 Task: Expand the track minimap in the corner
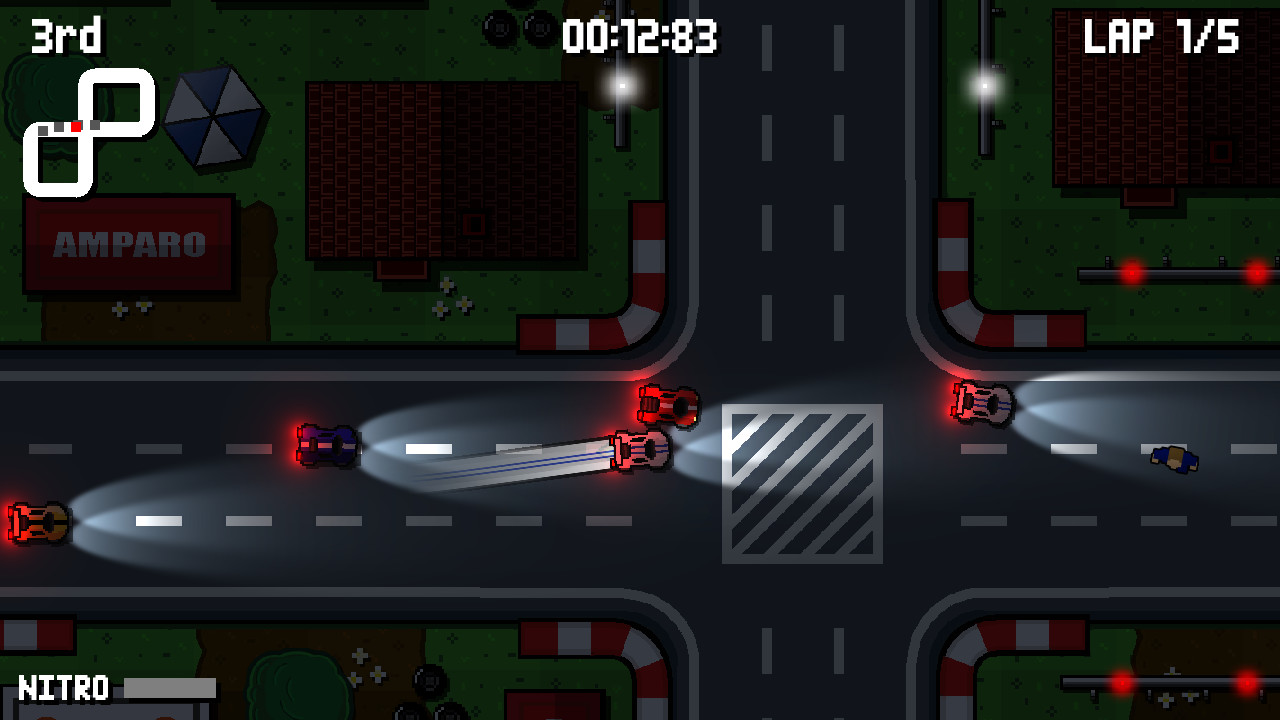(x=90, y=127)
